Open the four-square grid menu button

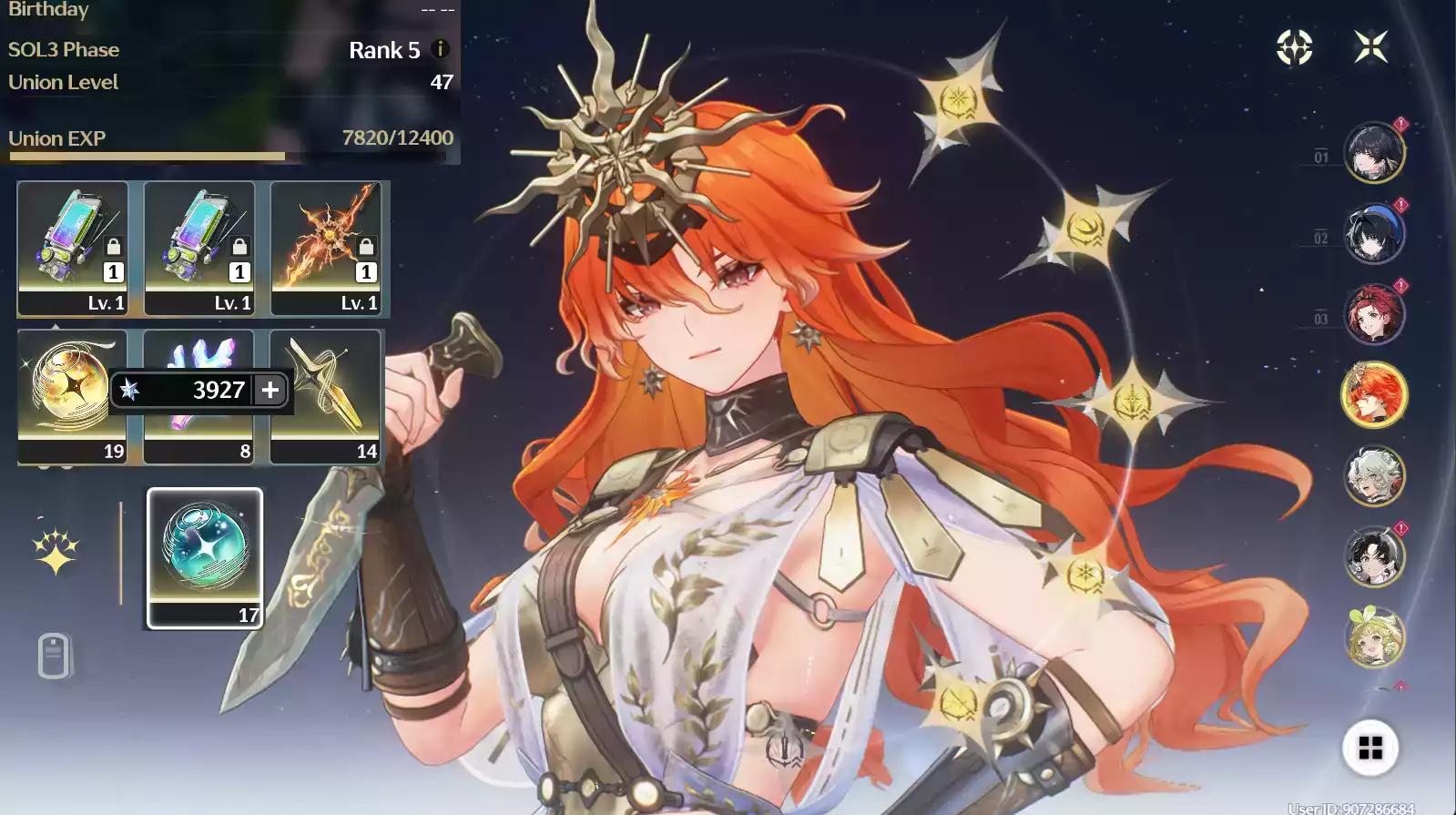[1370, 748]
